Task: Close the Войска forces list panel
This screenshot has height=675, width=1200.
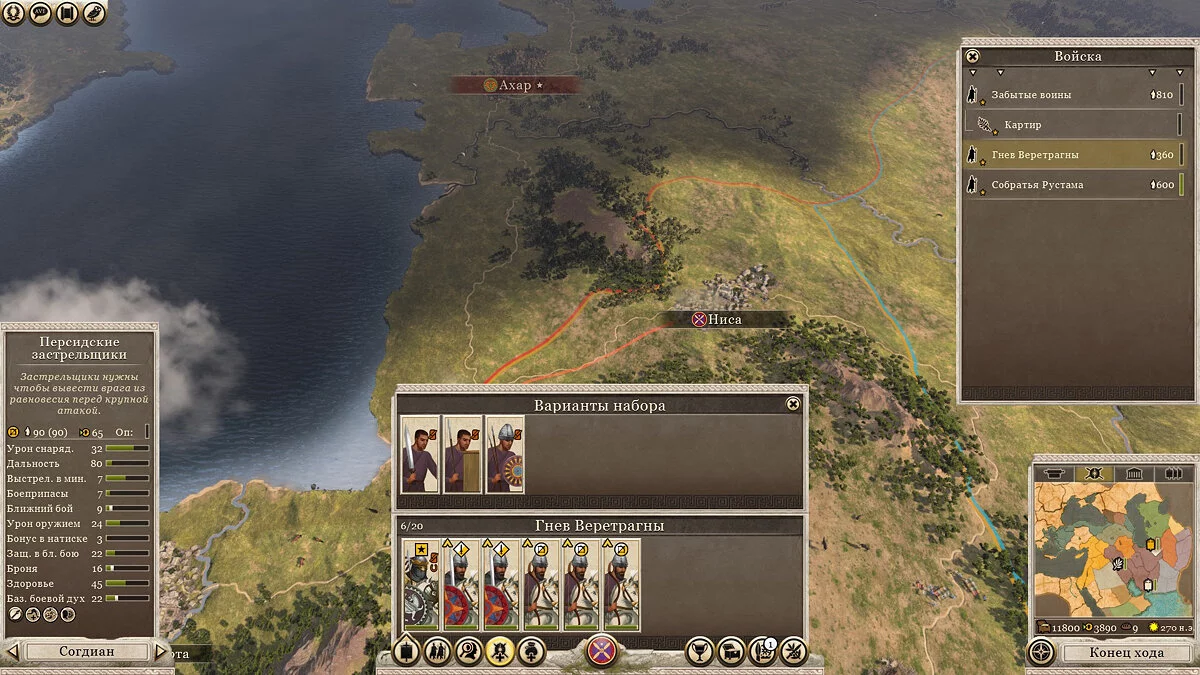Action: coord(973,57)
